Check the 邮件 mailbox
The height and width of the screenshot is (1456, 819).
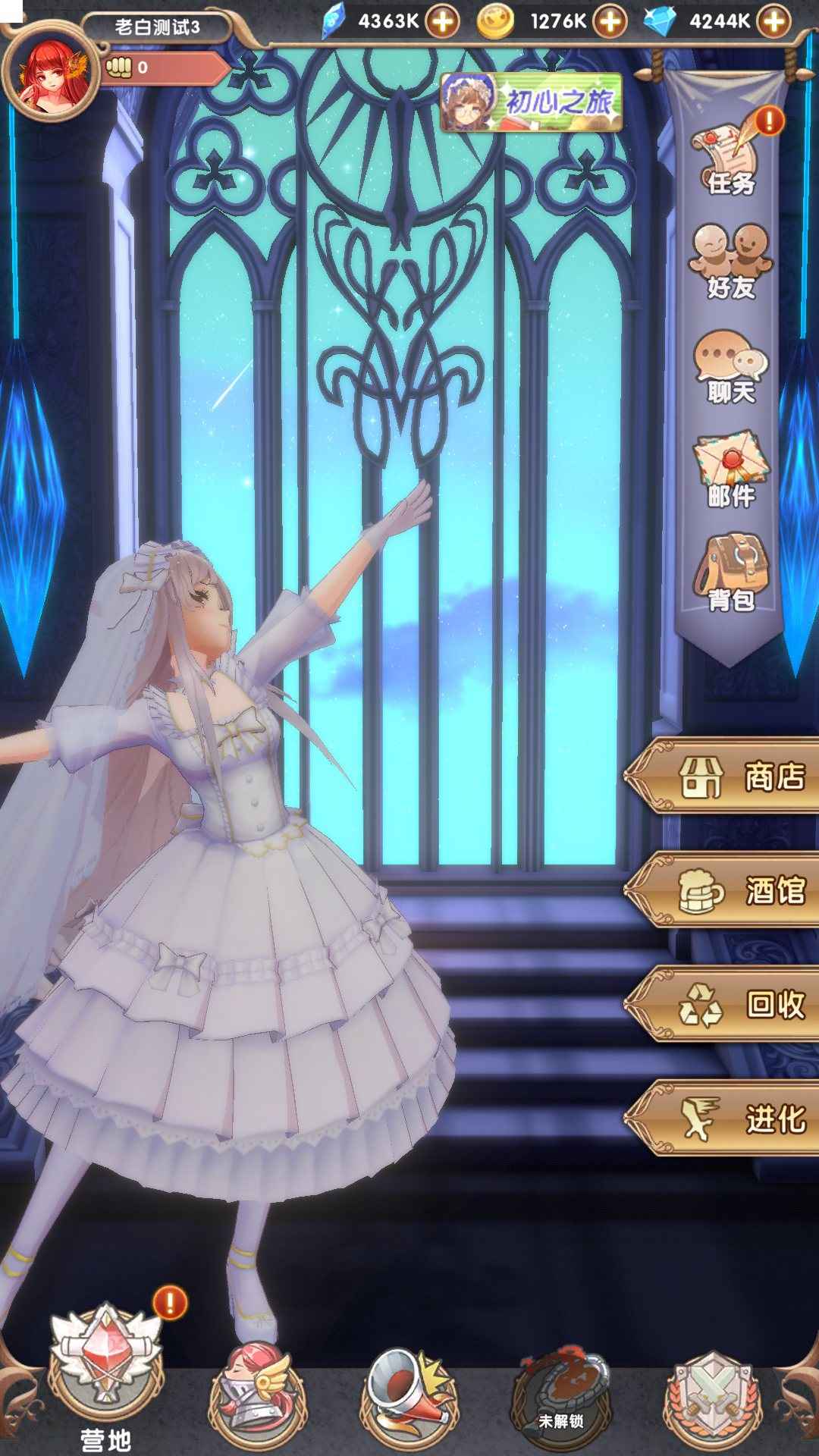click(x=731, y=470)
